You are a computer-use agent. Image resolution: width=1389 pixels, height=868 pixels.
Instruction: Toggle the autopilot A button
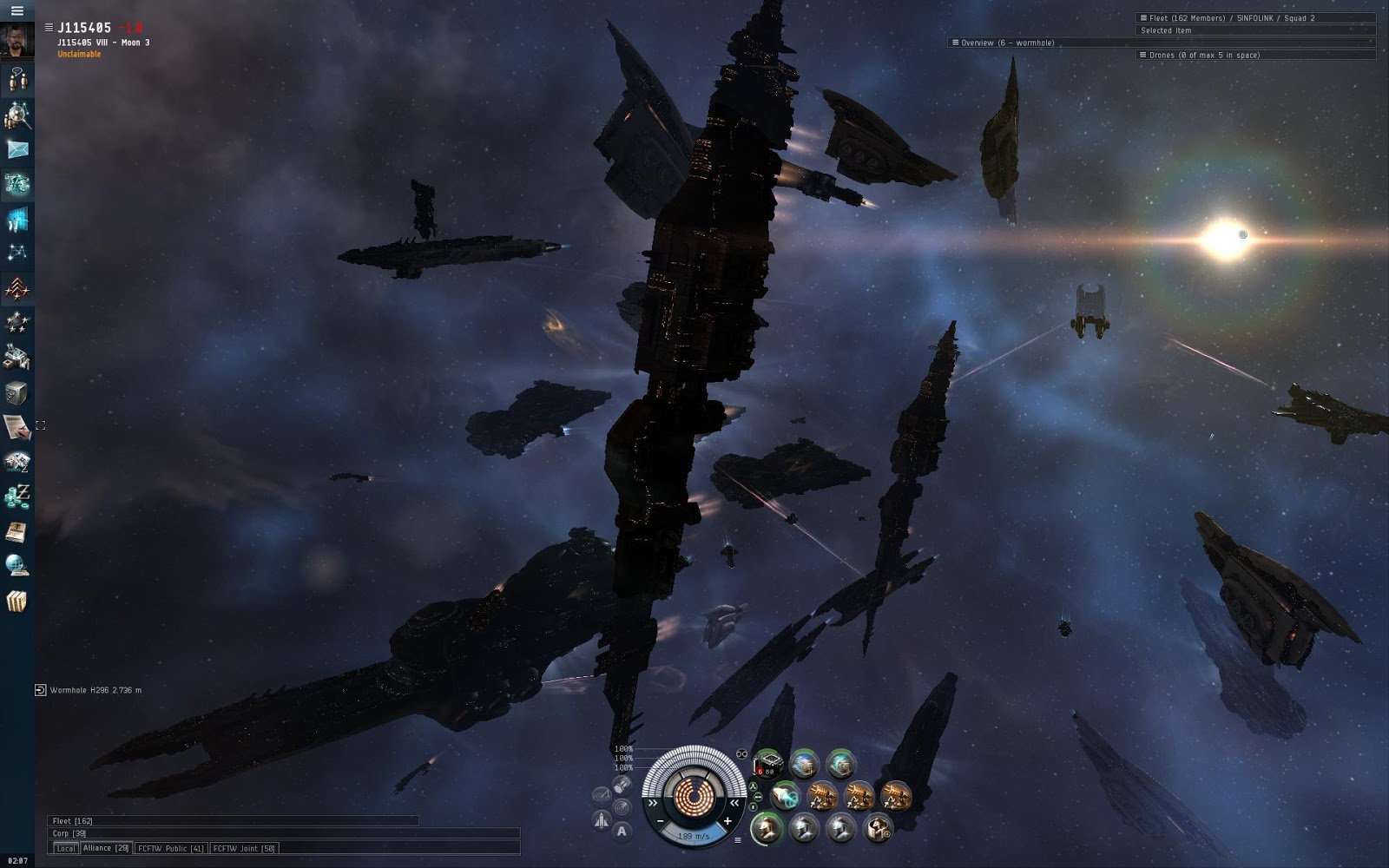tap(622, 831)
